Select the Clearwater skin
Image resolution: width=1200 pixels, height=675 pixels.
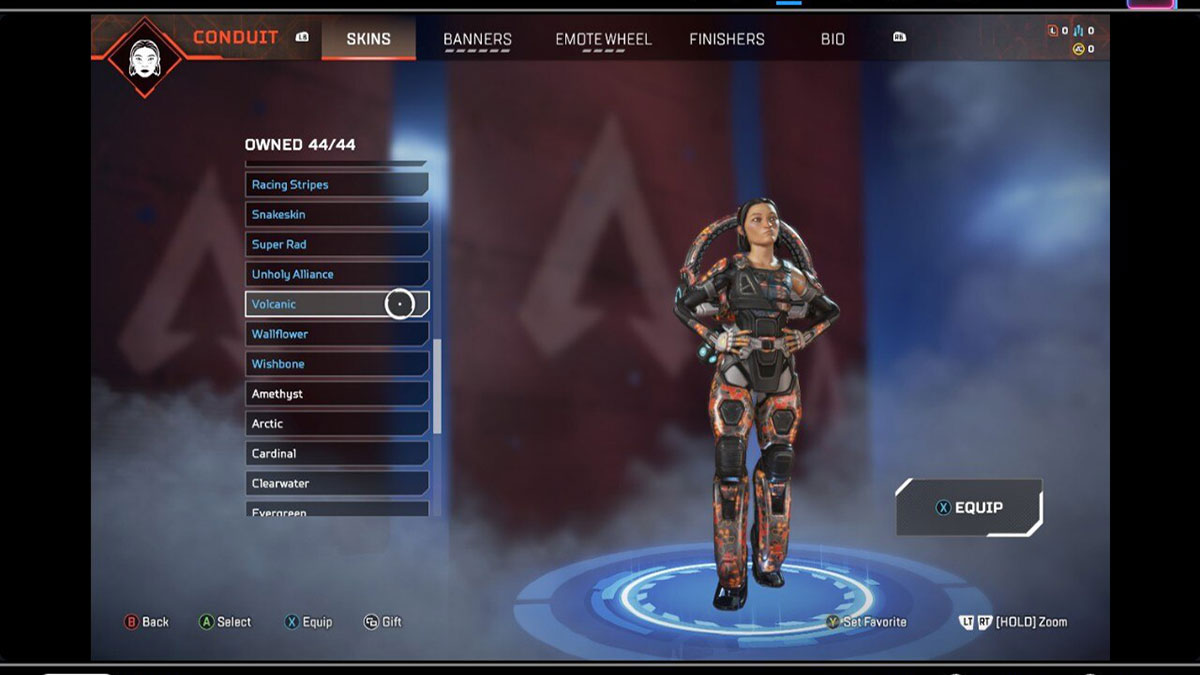[x=336, y=484]
